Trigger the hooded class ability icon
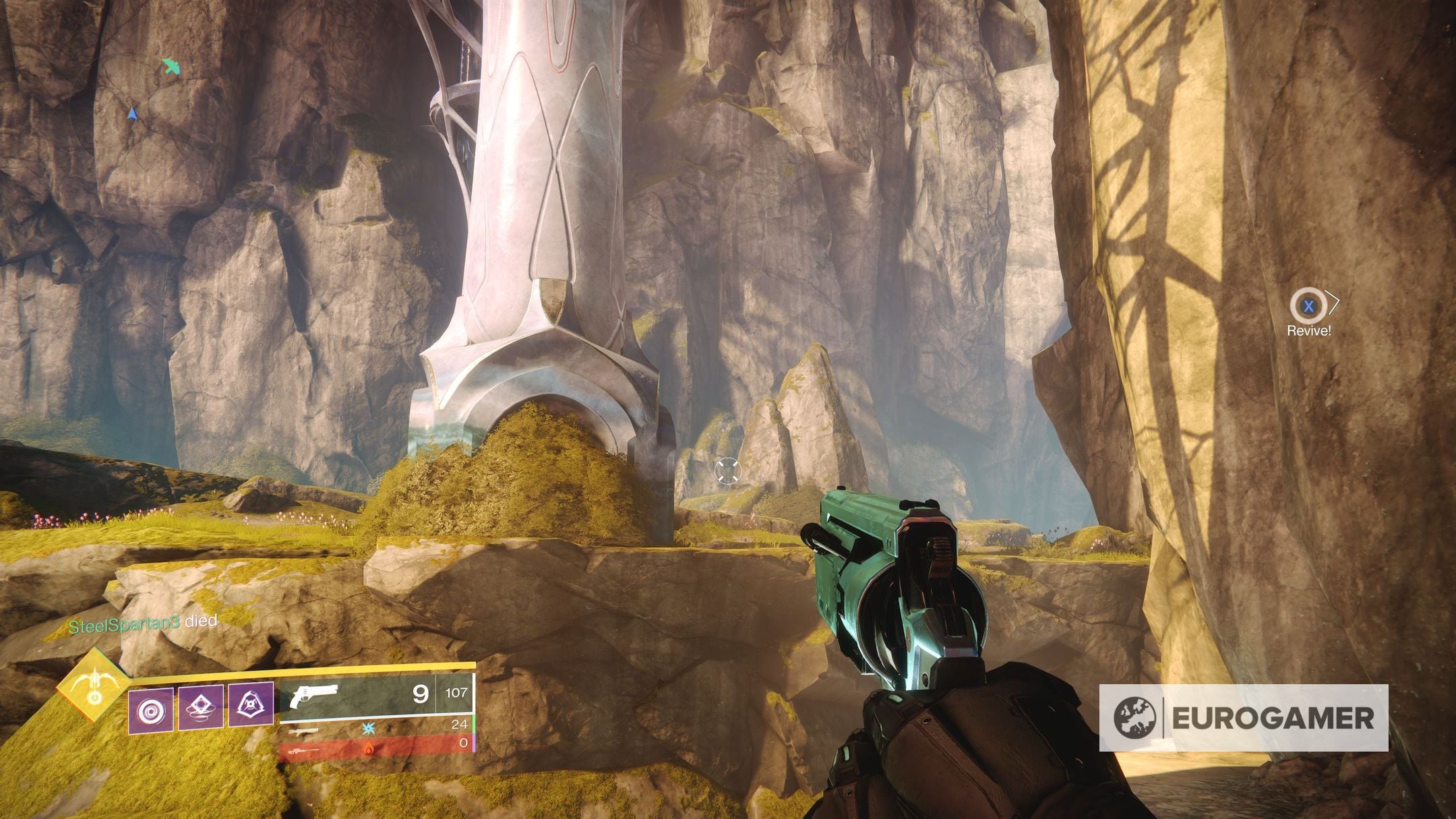 (x=251, y=705)
